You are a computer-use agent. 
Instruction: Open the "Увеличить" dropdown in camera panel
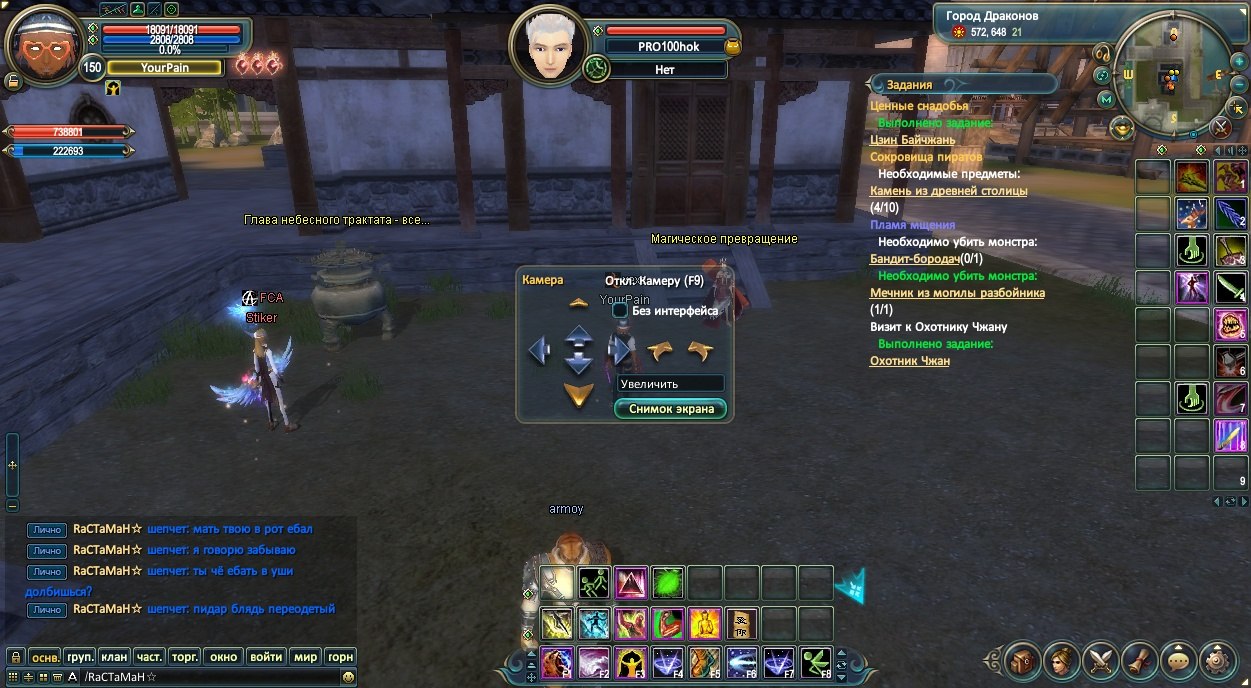[670, 383]
